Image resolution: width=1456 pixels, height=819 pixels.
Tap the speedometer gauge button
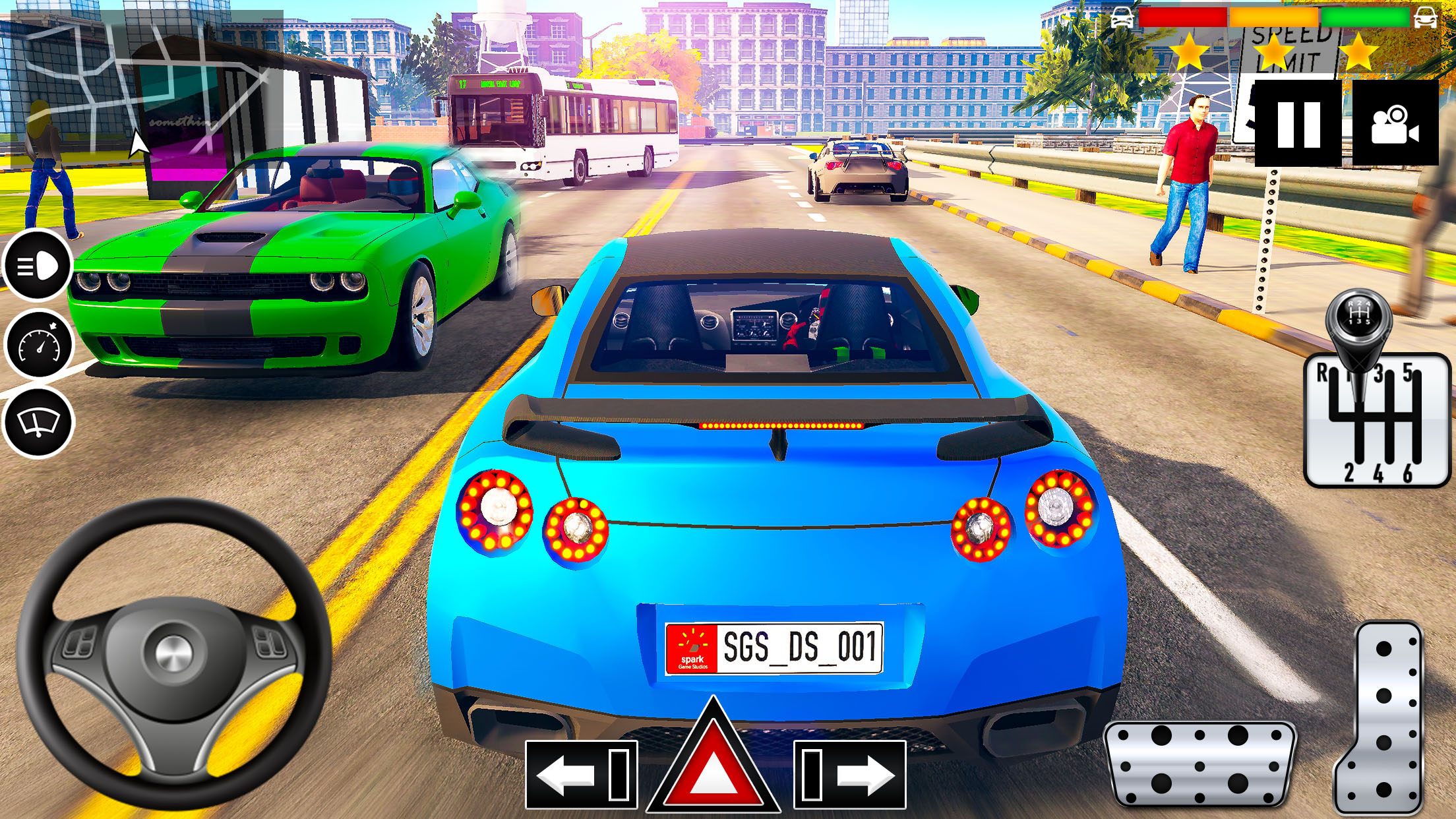(x=38, y=344)
